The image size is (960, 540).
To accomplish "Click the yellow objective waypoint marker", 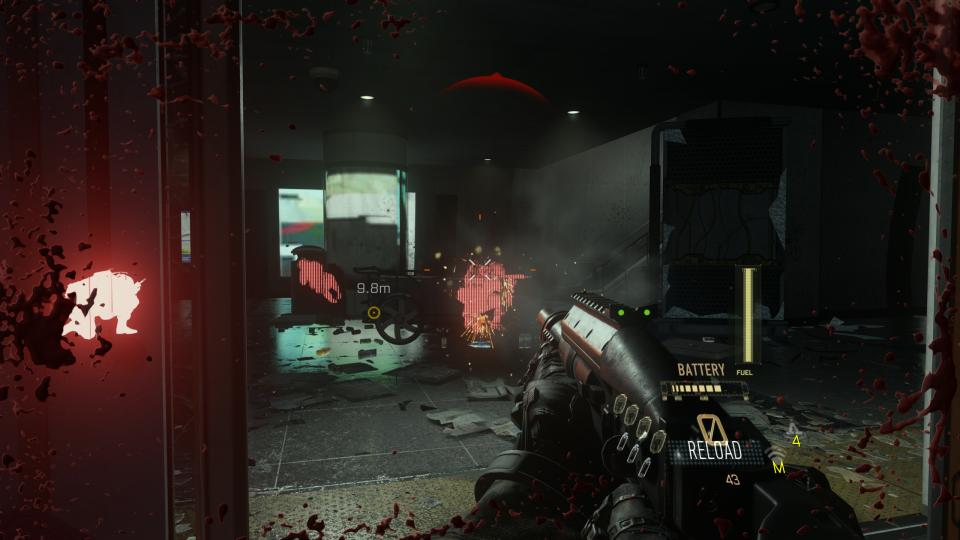I will [x=374, y=312].
